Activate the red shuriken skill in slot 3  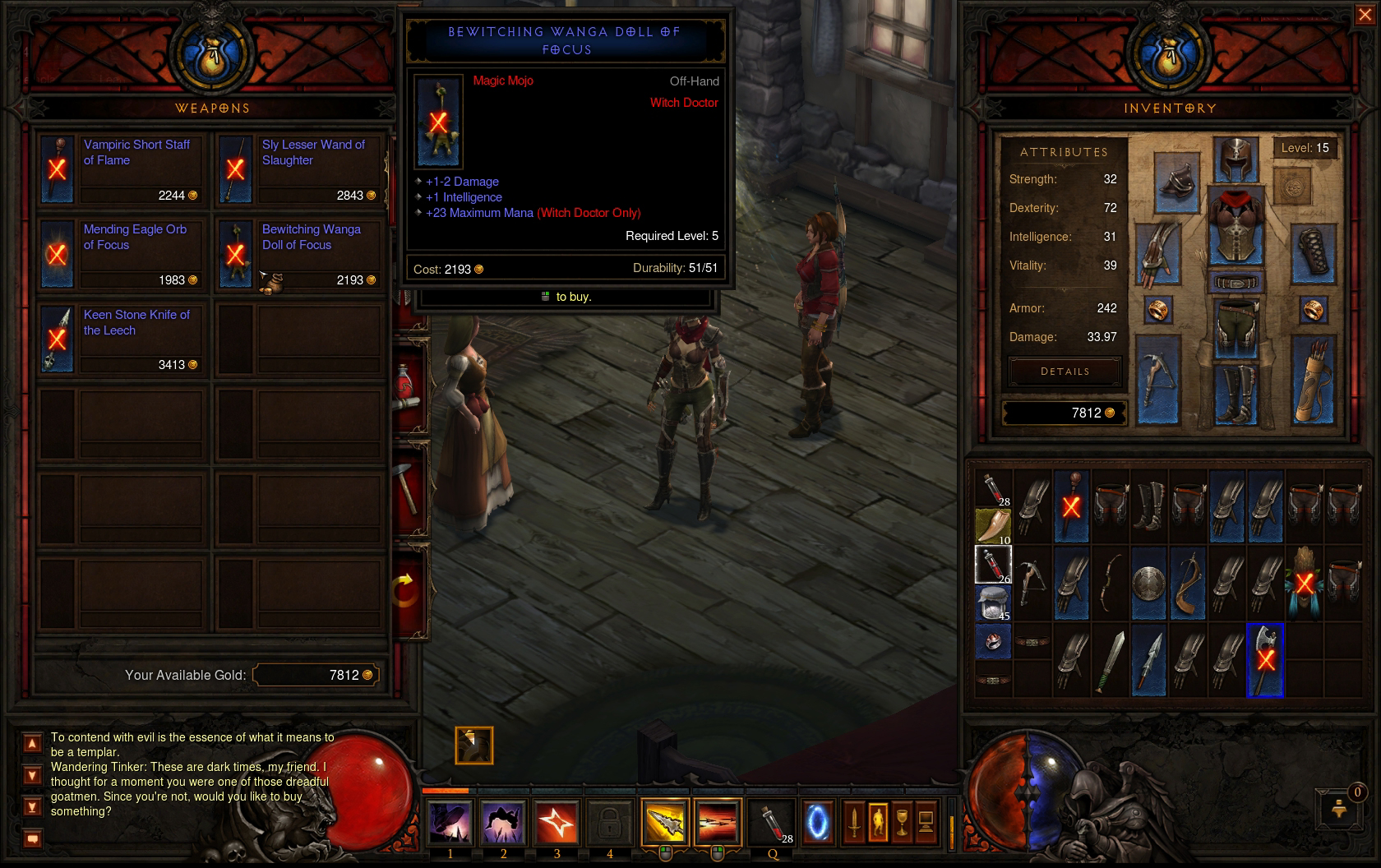pyautogui.click(x=557, y=822)
